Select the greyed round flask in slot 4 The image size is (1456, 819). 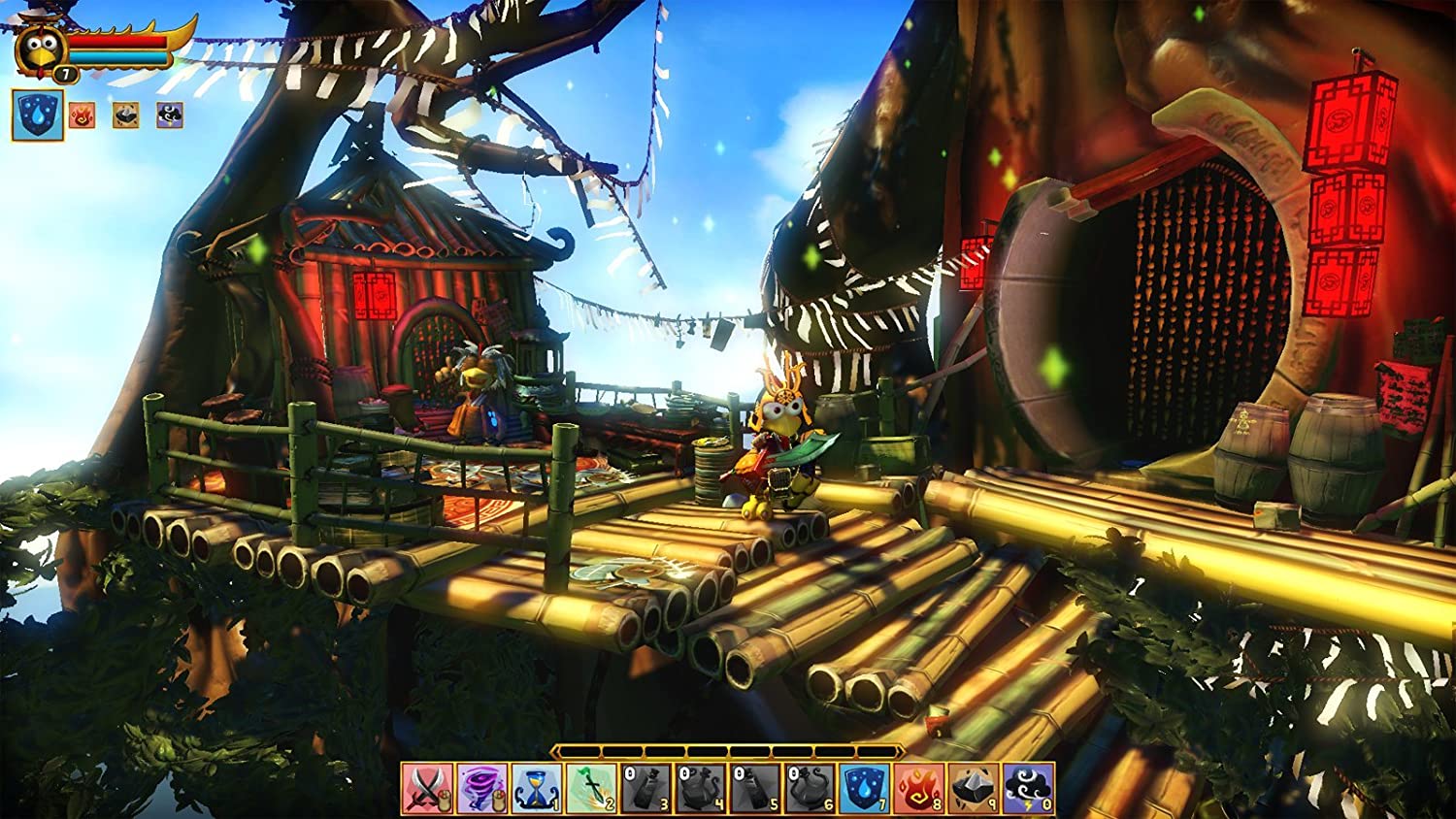(x=701, y=788)
